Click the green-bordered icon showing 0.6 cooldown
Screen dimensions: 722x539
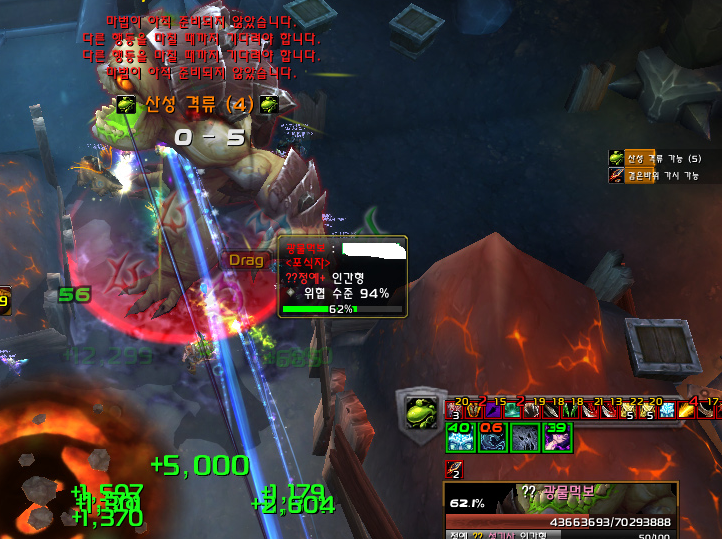493,436
